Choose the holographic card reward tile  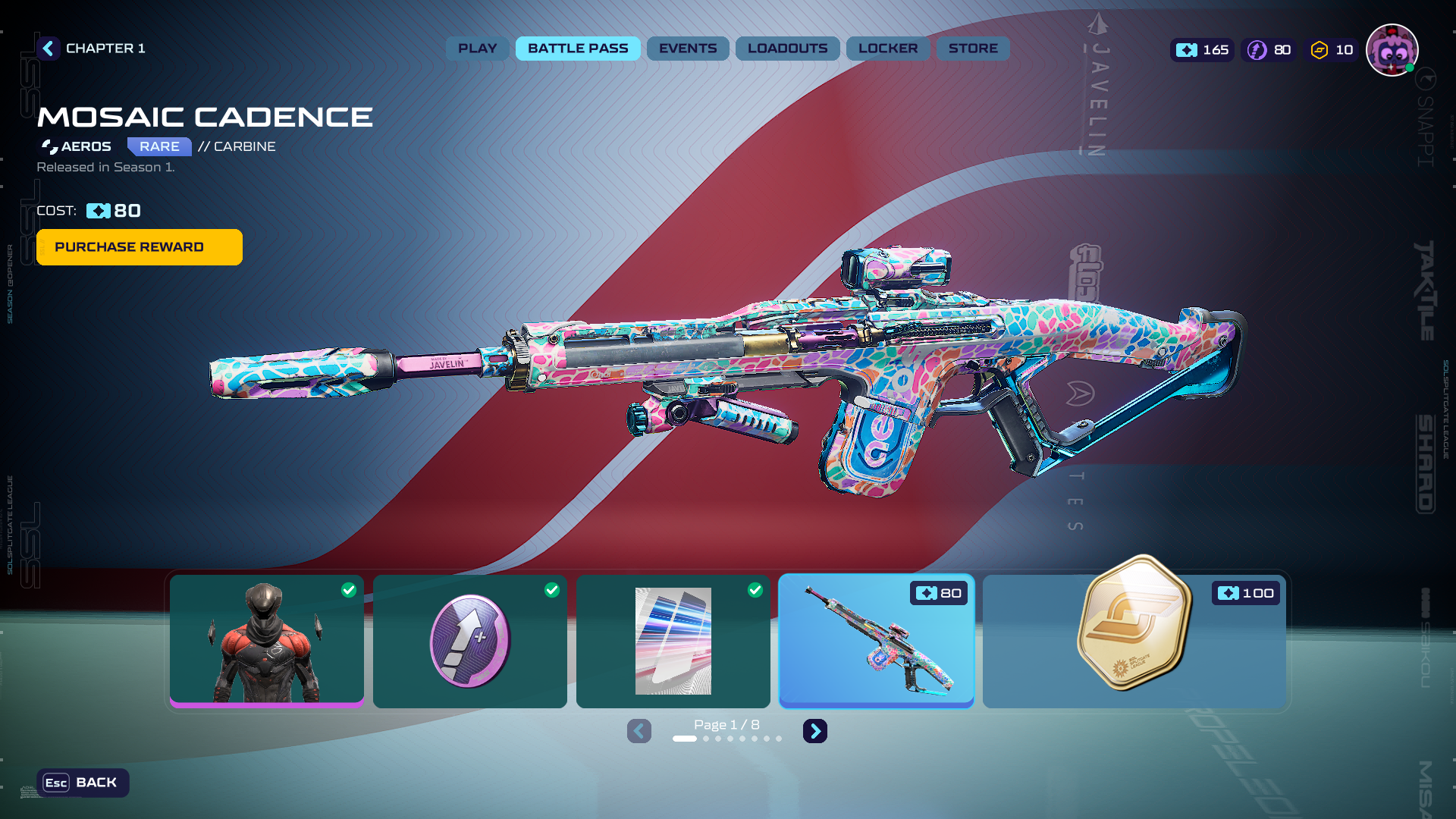(x=673, y=642)
